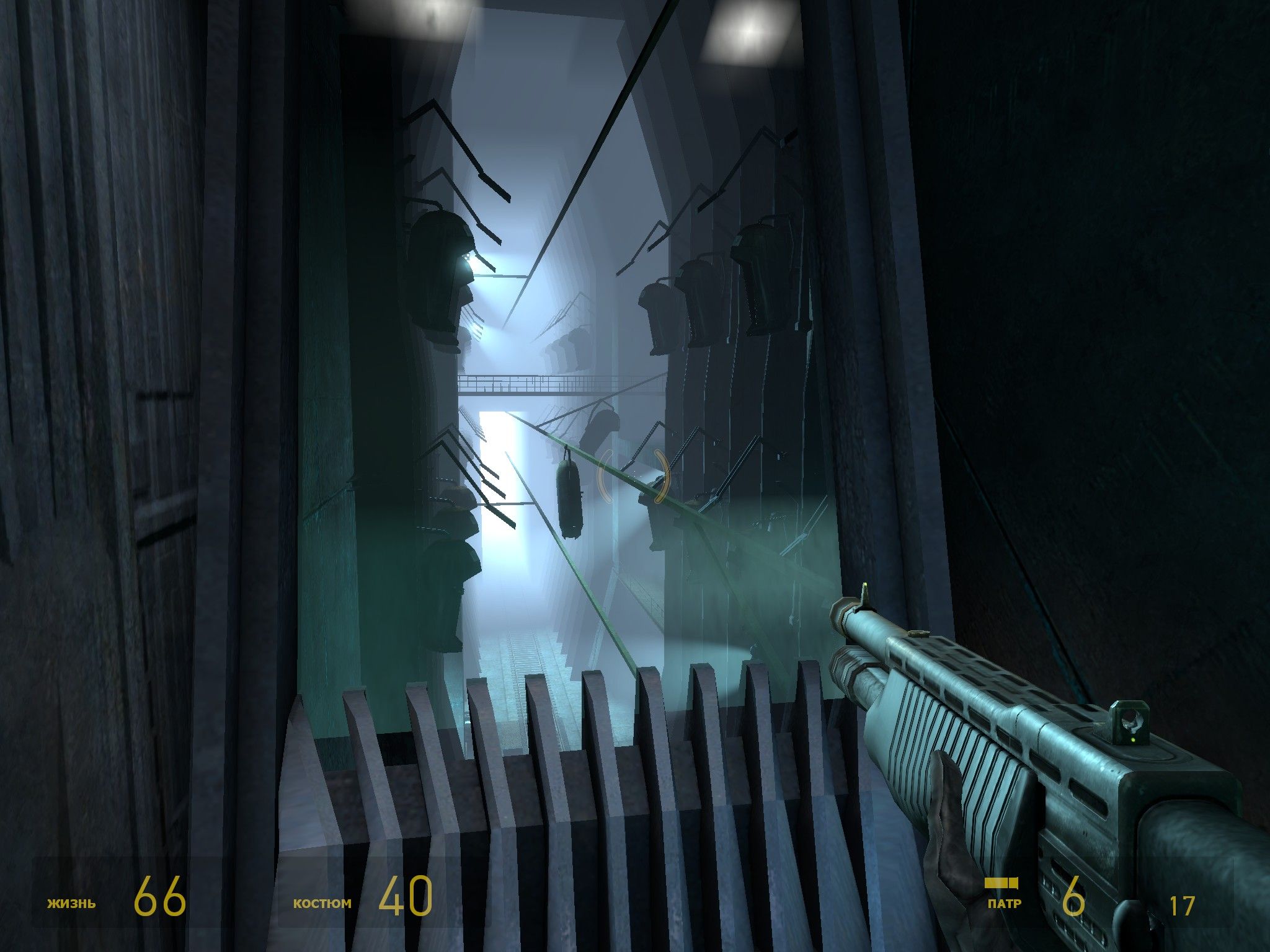The image size is (1270, 952).
Task: Click the hanging dark pod at the crosshair
Action: [x=570, y=496]
